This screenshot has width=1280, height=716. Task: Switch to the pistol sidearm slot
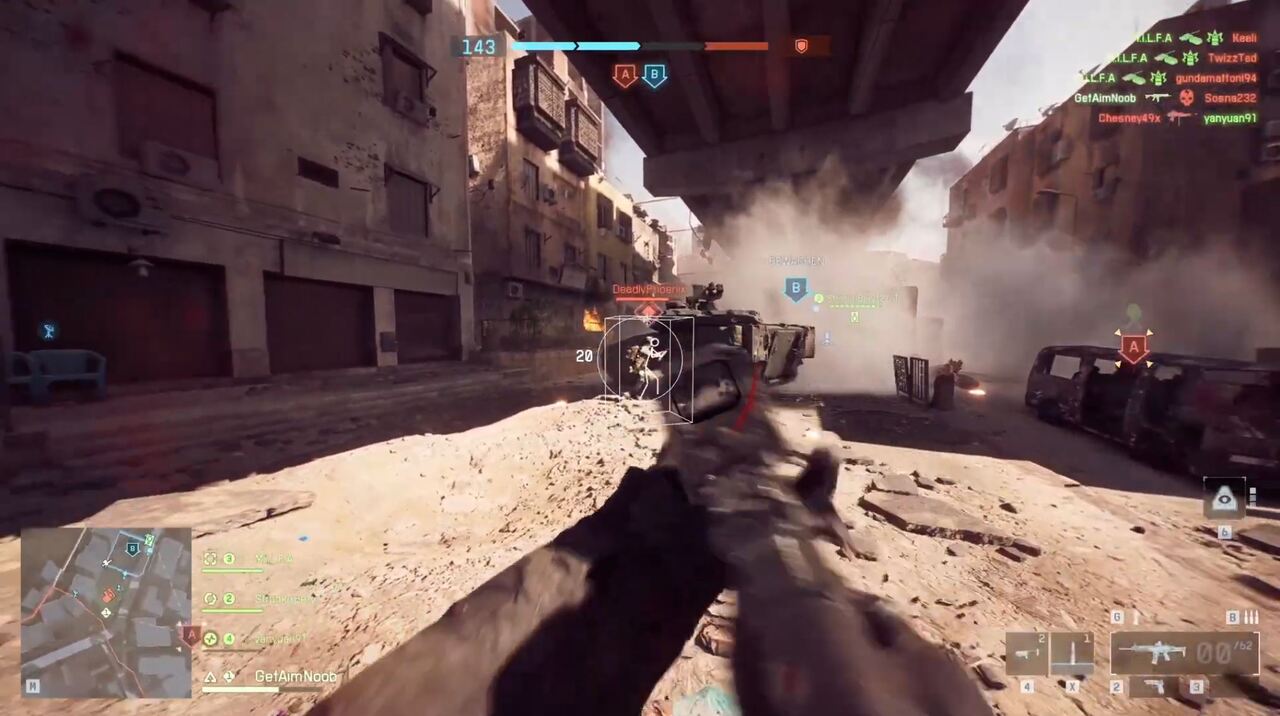[x=1155, y=687]
